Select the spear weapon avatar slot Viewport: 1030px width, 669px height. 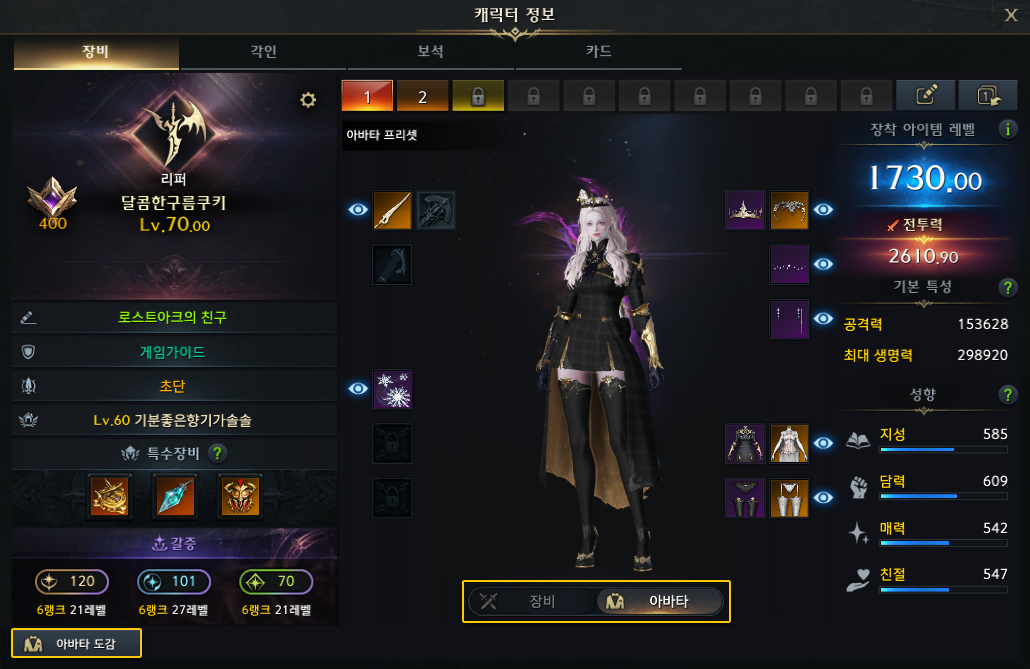tap(392, 210)
